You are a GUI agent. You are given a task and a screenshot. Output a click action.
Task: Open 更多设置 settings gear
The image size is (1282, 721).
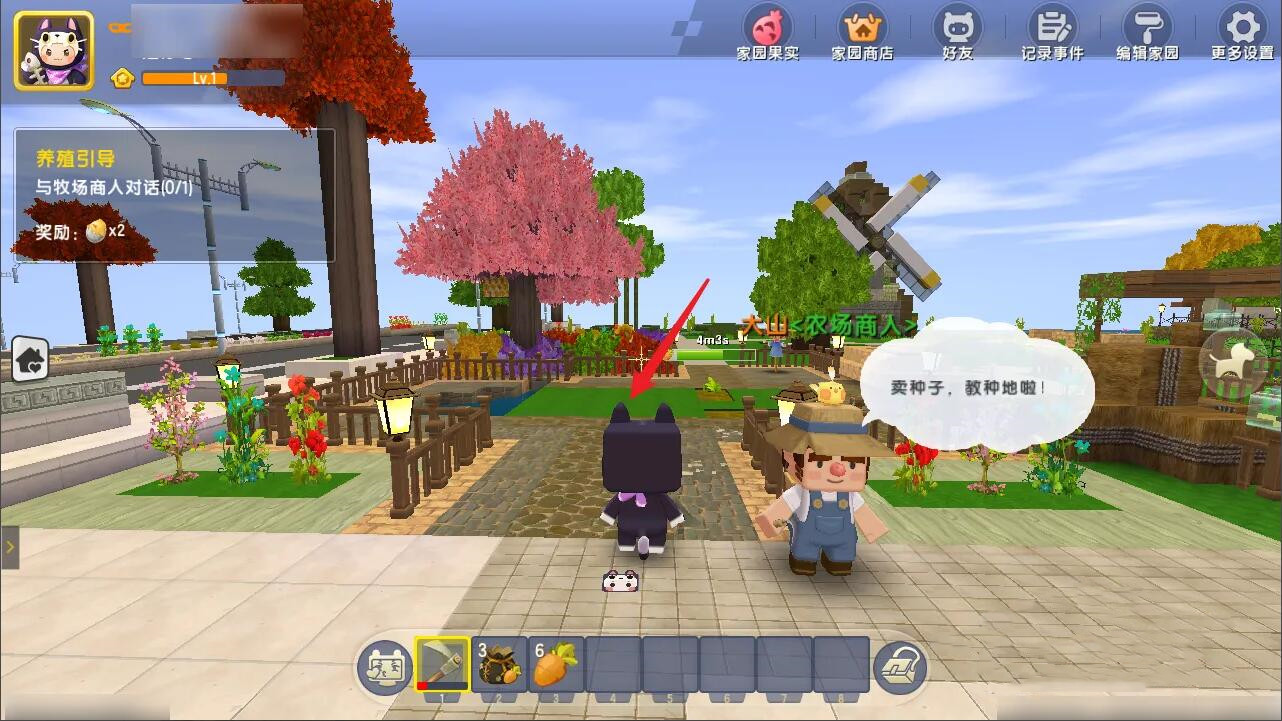click(x=1243, y=33)
